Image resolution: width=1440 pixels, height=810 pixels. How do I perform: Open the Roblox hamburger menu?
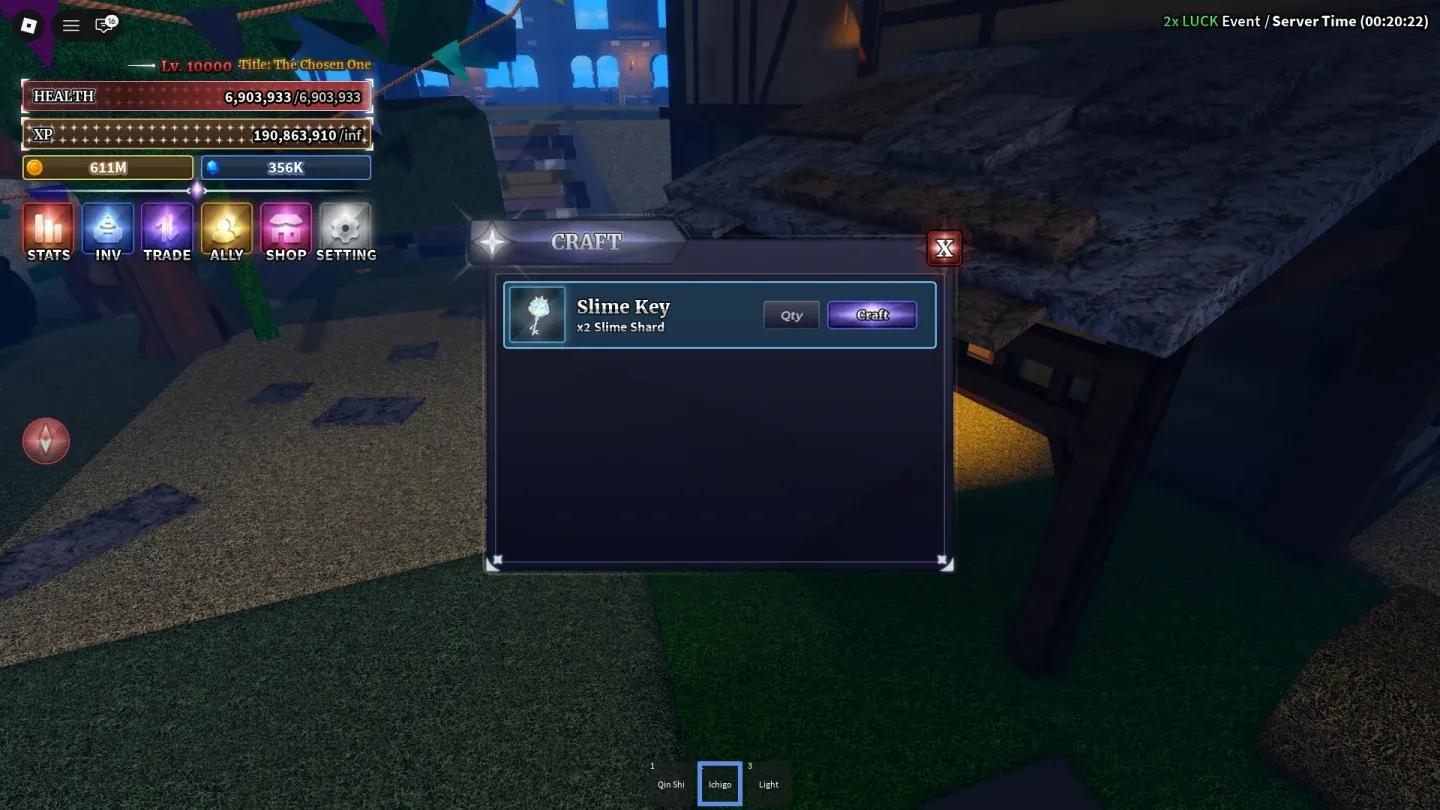(70, 26)
